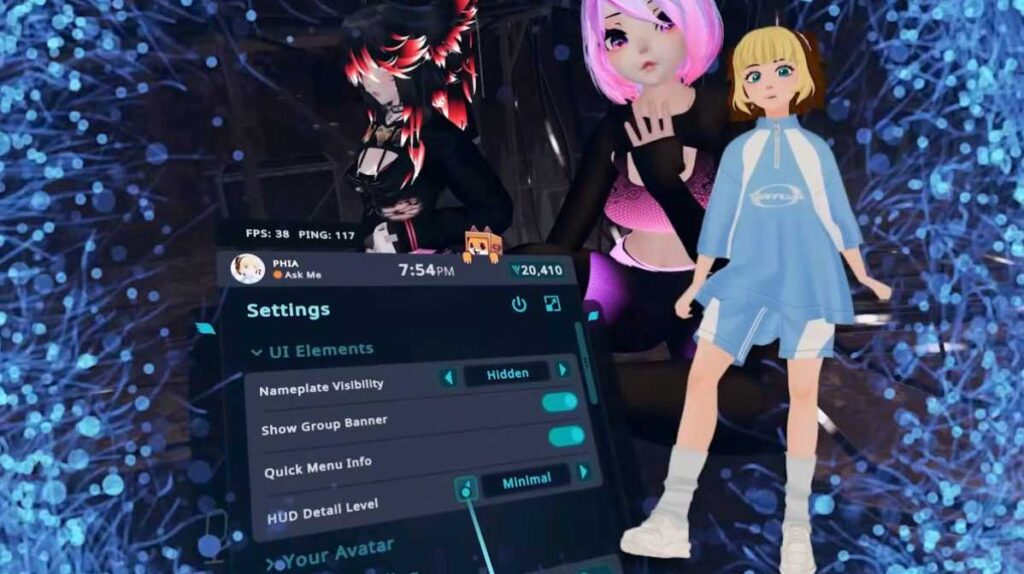This screenshot has height=574, width=1024.
Task: Step Nameplate Visibility to next option
Action: (563, 371)
